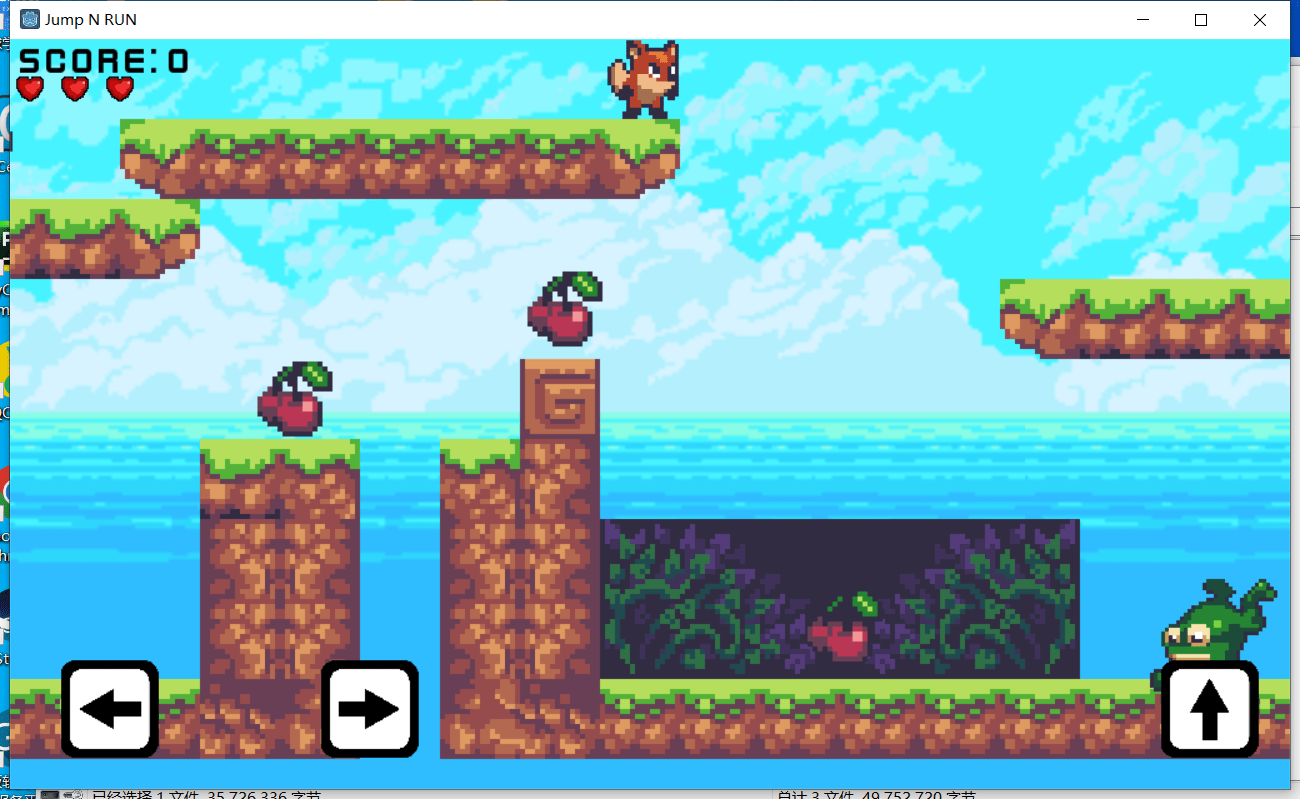Click the cherry on the left grass pillar

coord(292,400)
